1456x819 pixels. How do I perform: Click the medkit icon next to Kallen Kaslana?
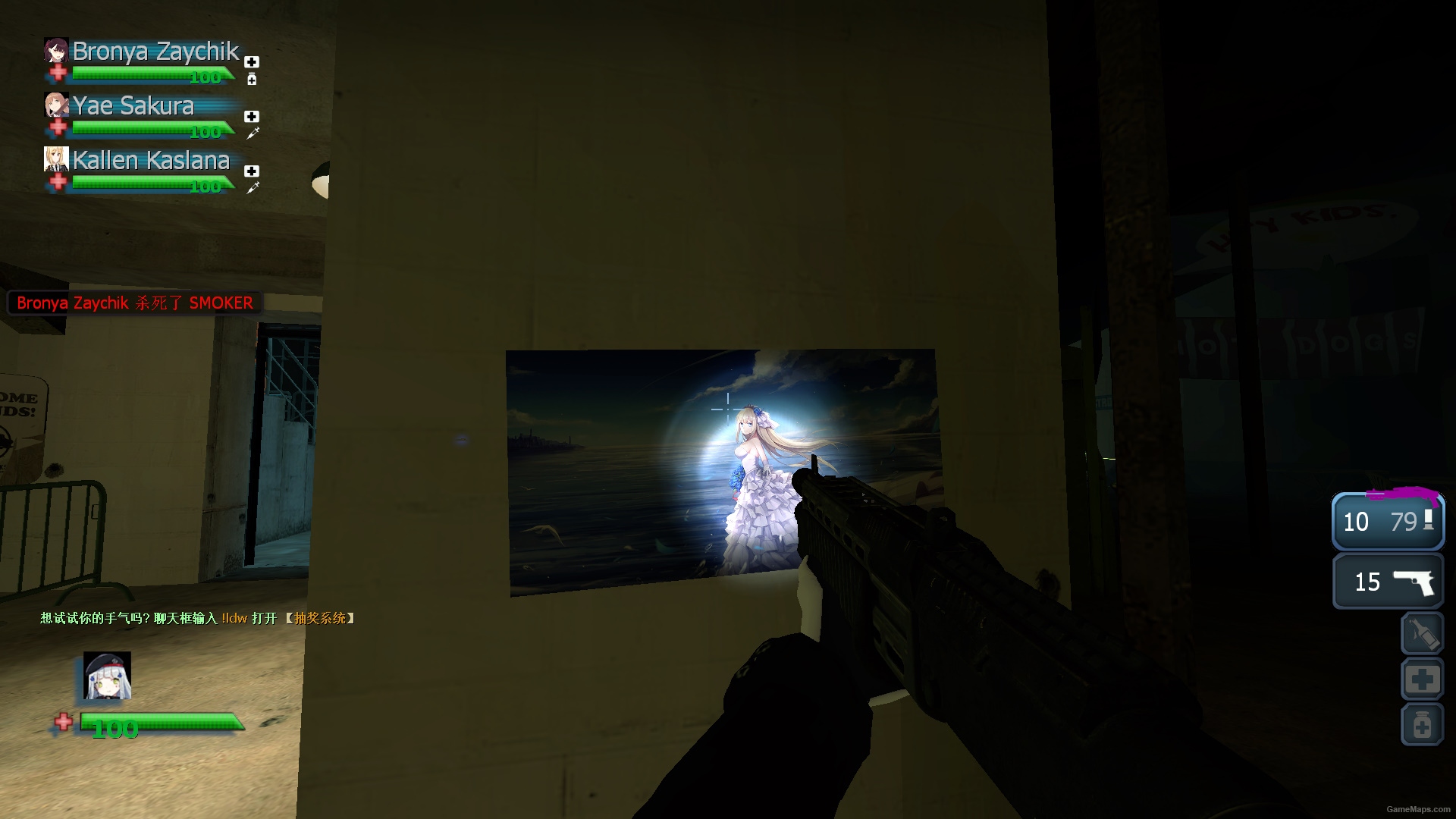251,171
